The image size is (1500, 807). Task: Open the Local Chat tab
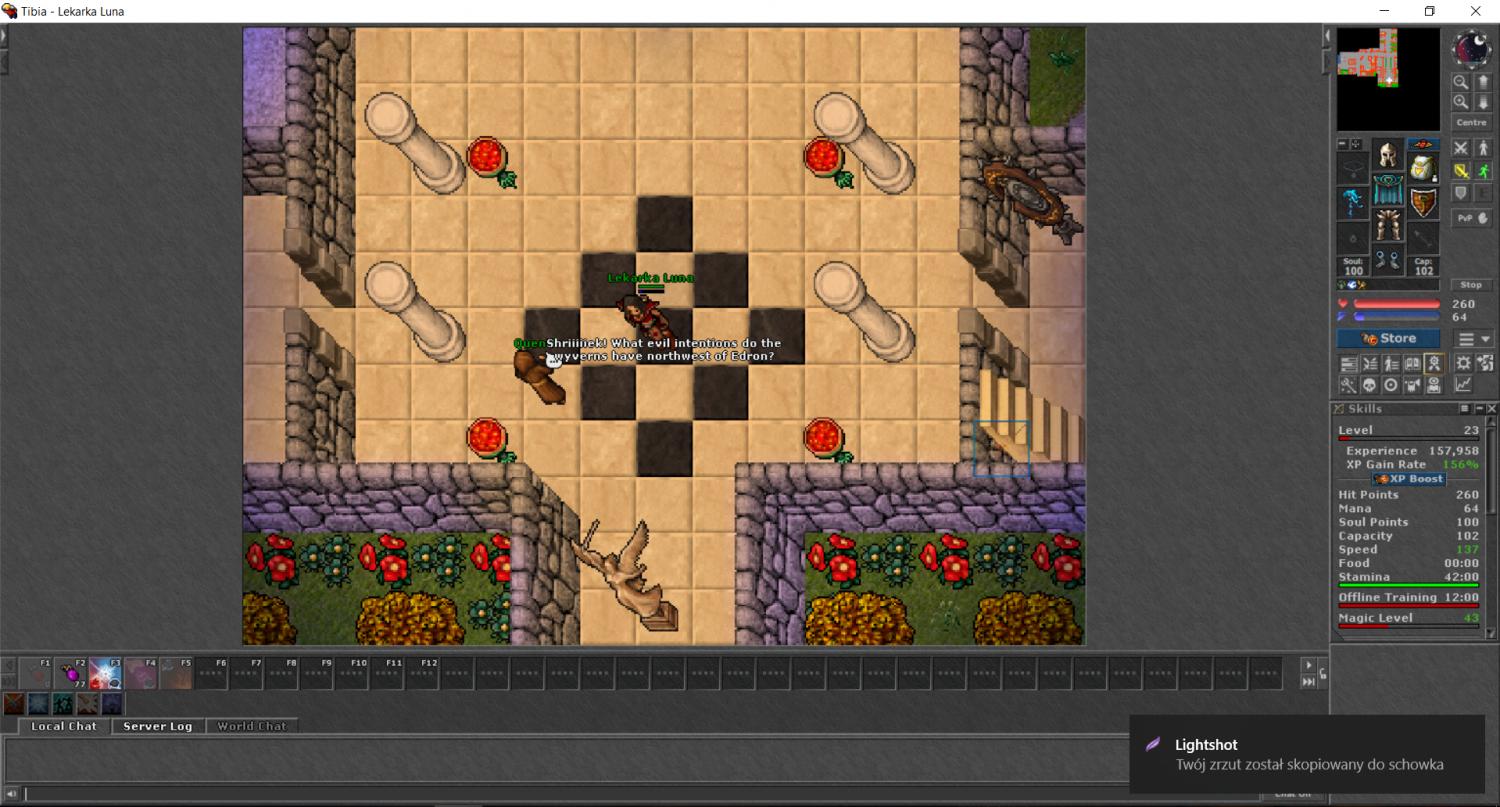(64, 726)
